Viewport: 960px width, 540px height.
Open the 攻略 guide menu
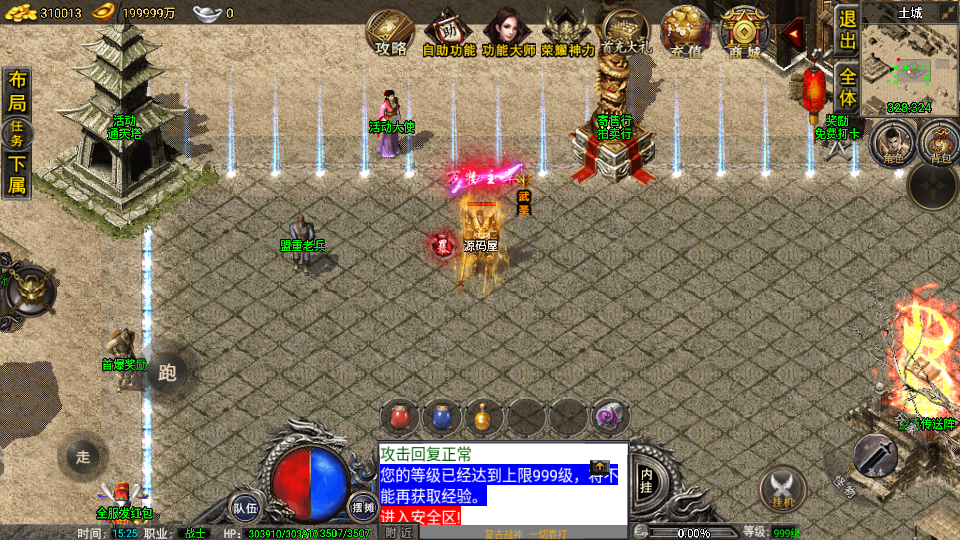390,32
